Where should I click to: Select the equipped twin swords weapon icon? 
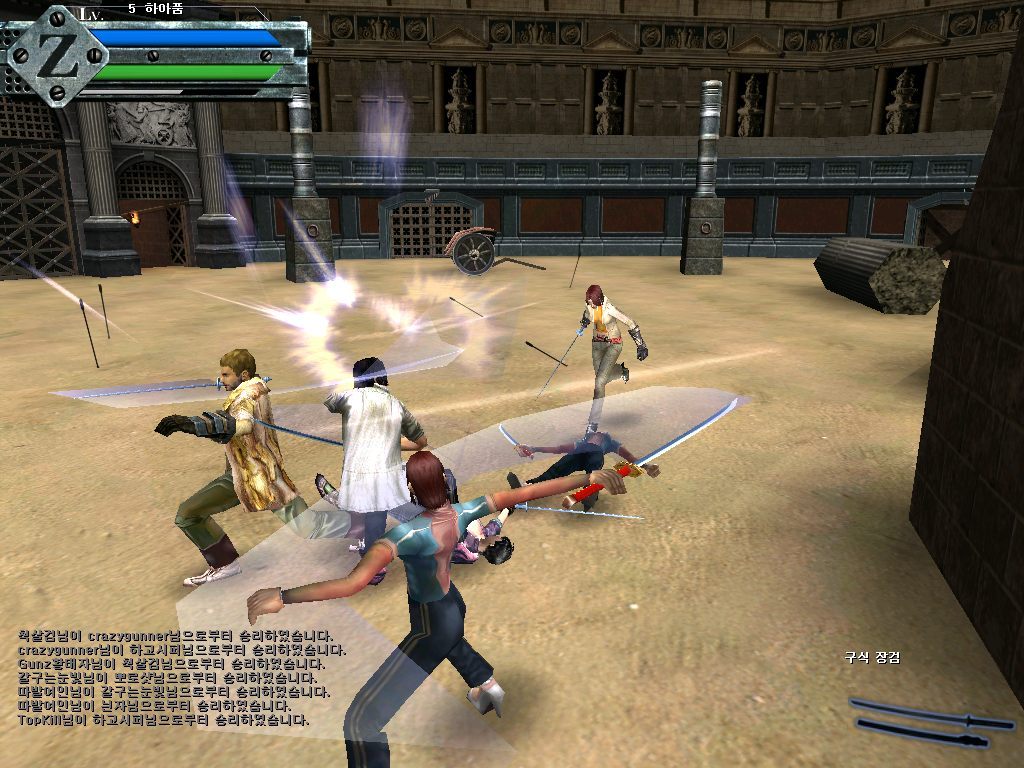click(x=930, y=722)
